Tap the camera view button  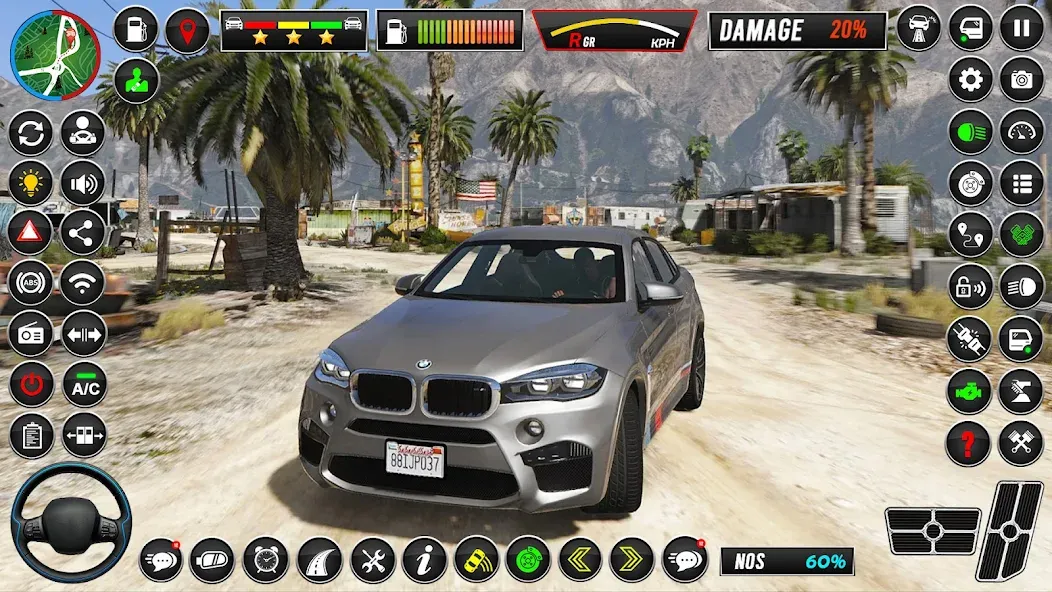click(1021, 80)
